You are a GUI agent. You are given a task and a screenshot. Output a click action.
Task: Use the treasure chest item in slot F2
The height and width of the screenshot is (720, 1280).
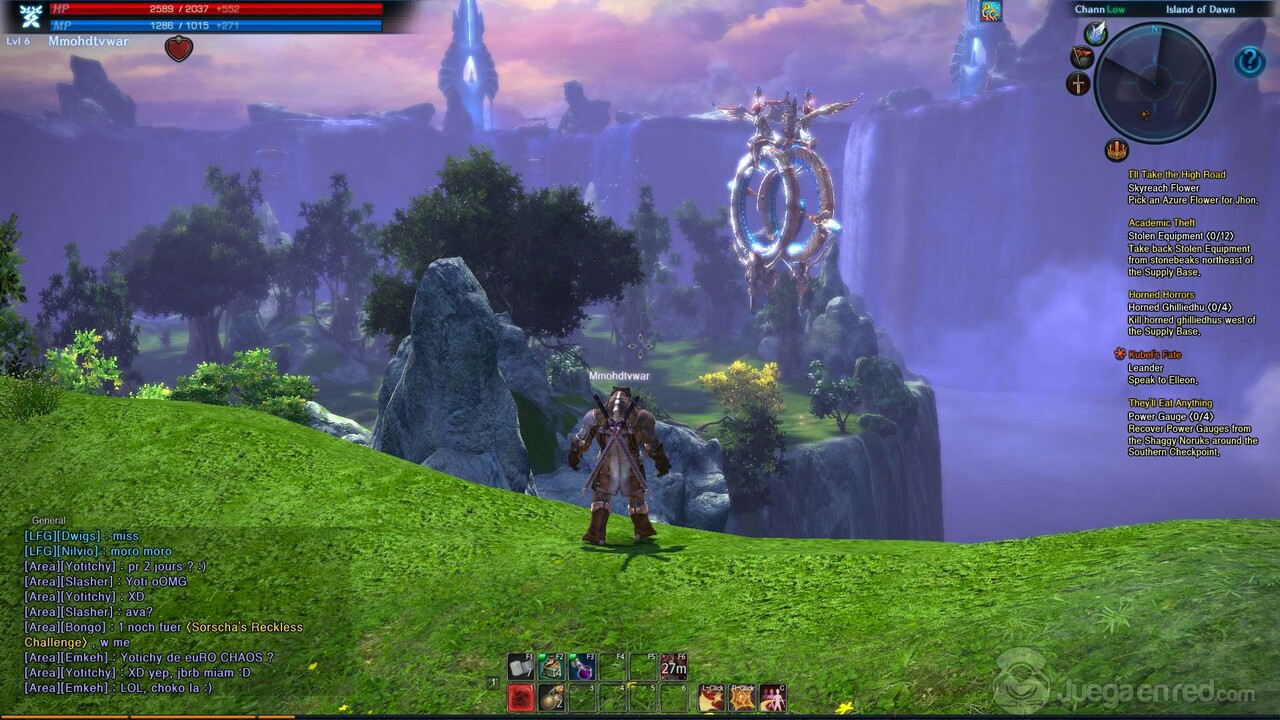point(550,666)
